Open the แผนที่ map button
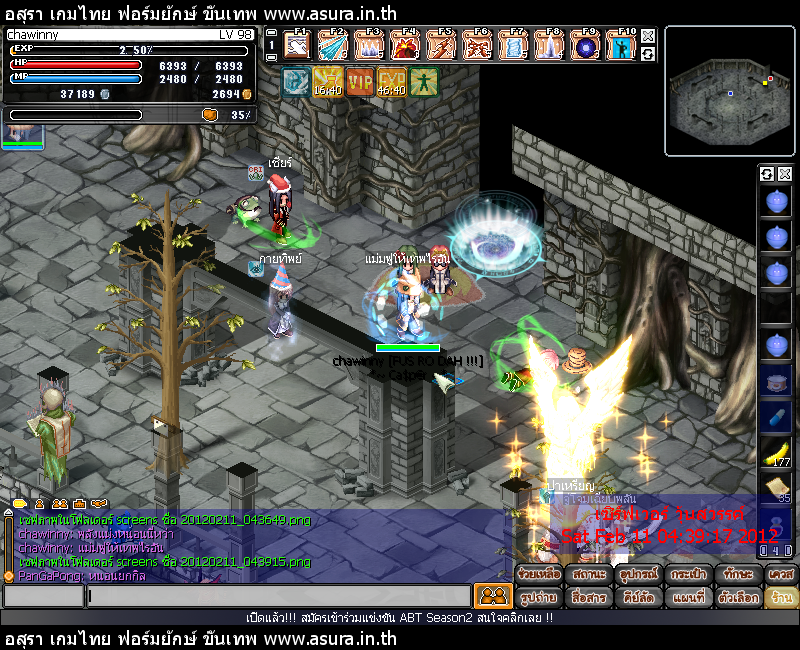The width and height of the screenshot is (800, 650). (x=684, y=597)
